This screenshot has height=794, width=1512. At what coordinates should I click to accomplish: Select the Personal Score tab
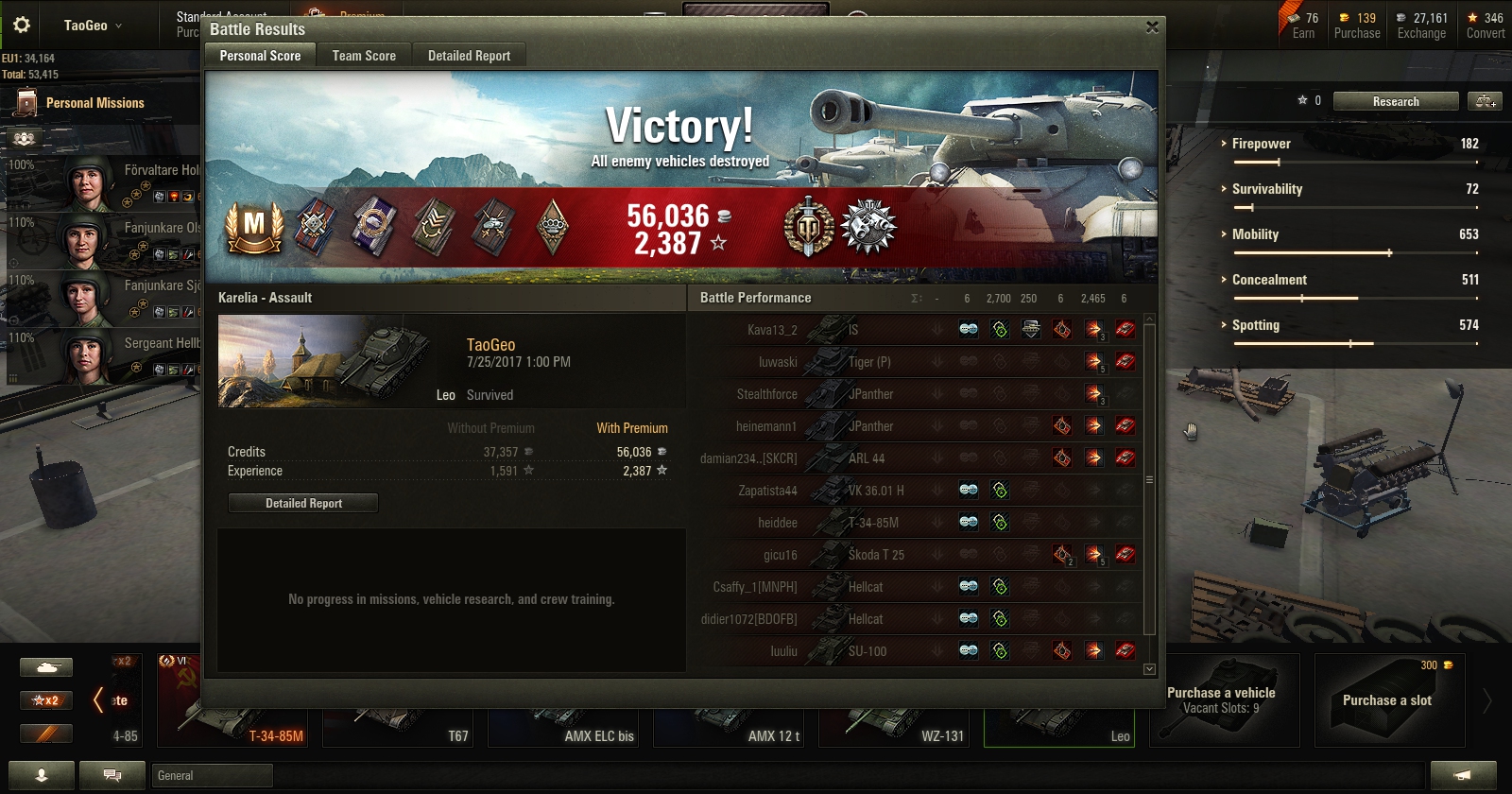[260, 56]
